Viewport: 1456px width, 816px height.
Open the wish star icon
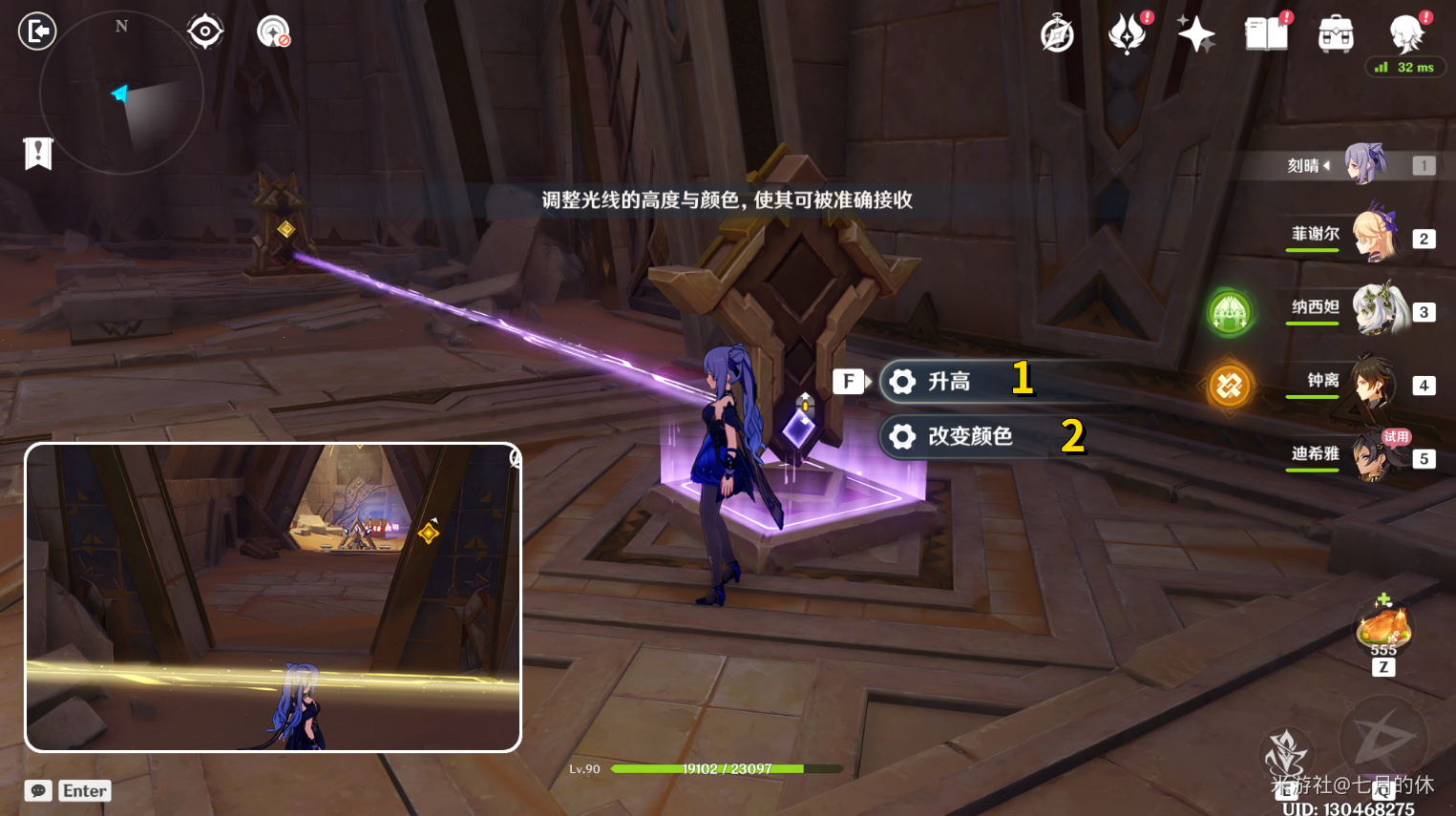(1195, 34)
